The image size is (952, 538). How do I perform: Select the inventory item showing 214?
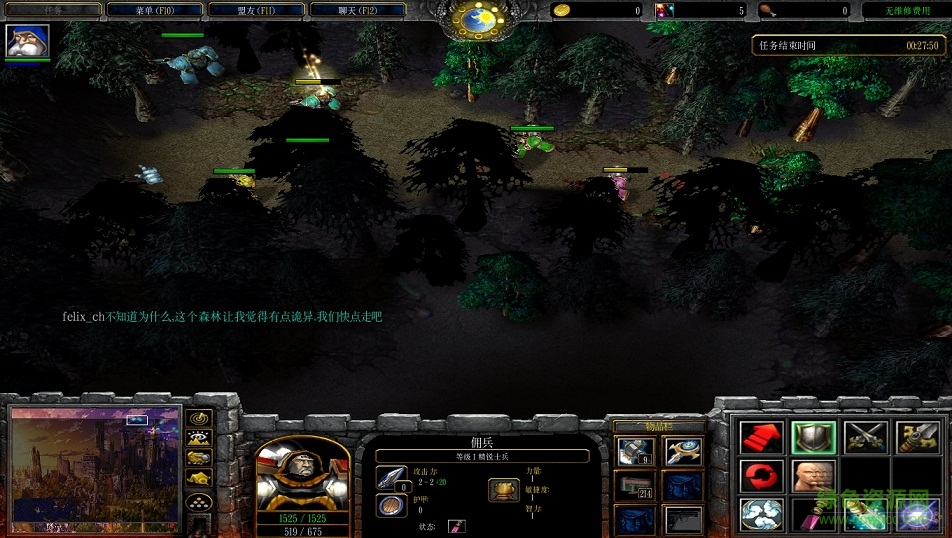coord(634,487)
